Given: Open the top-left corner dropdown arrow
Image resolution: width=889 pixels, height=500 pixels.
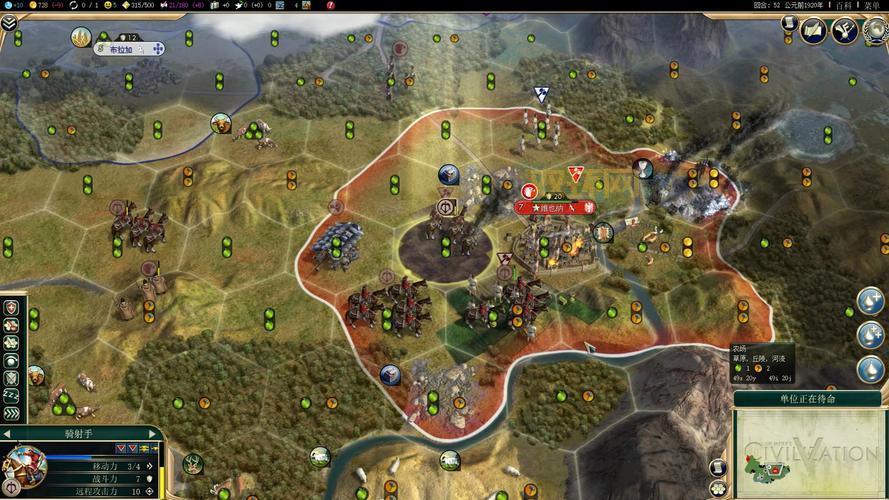Looking at the screenshot, I should (x=9, y=23).
